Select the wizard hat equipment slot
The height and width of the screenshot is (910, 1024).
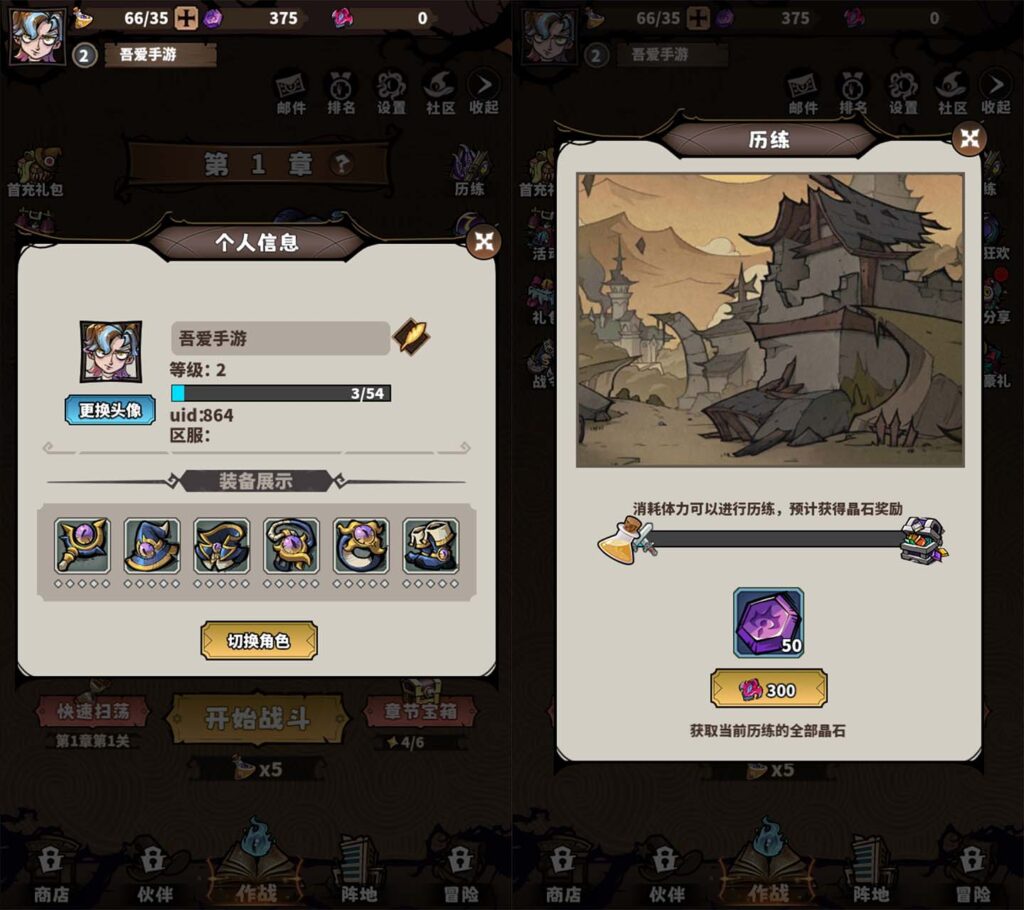[152, 546]
